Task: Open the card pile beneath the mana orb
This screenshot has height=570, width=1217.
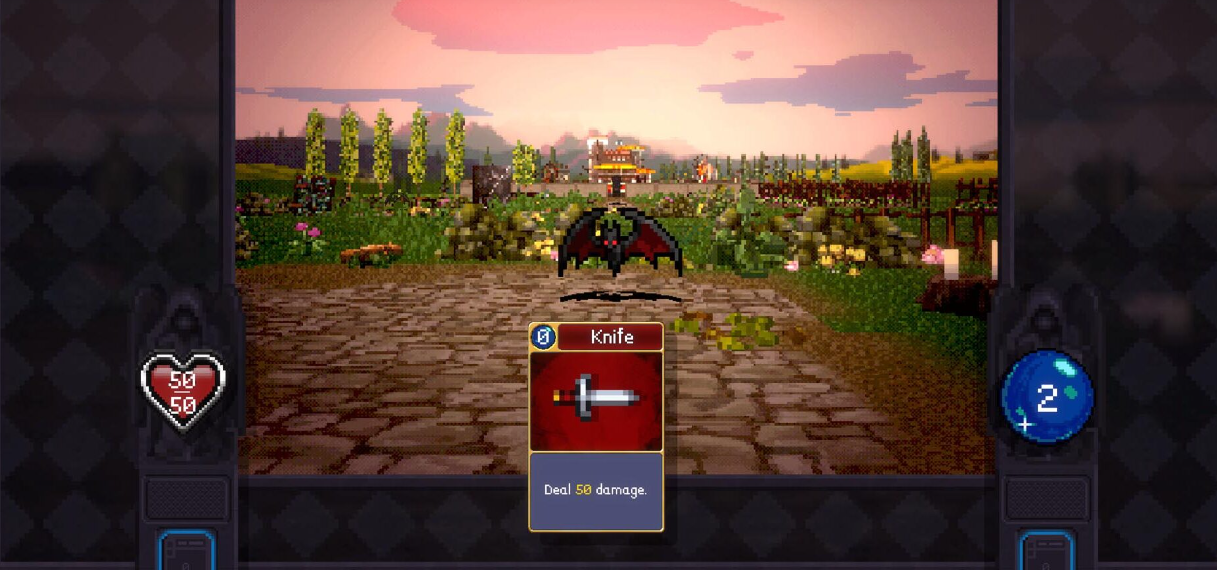Action: pos(1046,551)
